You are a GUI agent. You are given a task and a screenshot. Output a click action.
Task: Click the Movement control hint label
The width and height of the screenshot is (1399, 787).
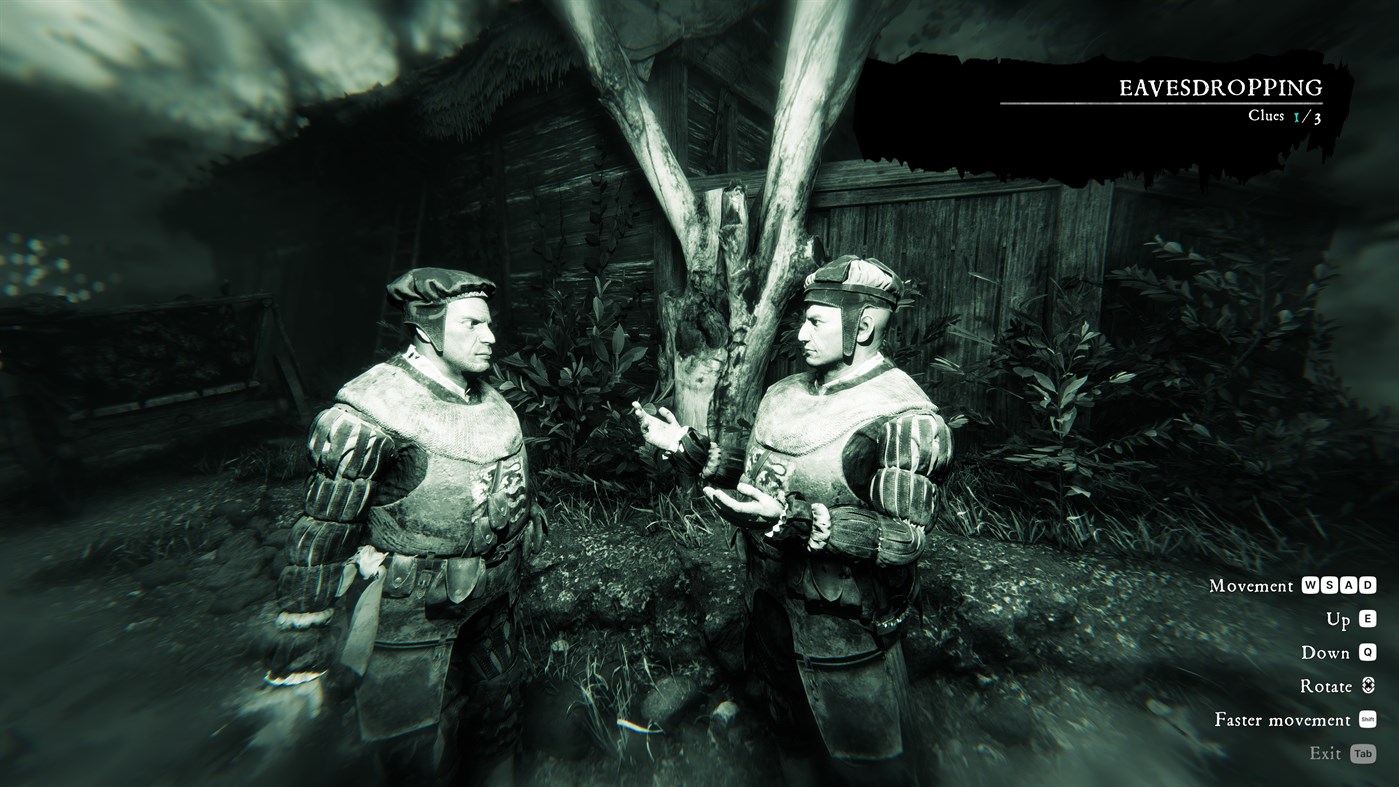coord(1250,585)
